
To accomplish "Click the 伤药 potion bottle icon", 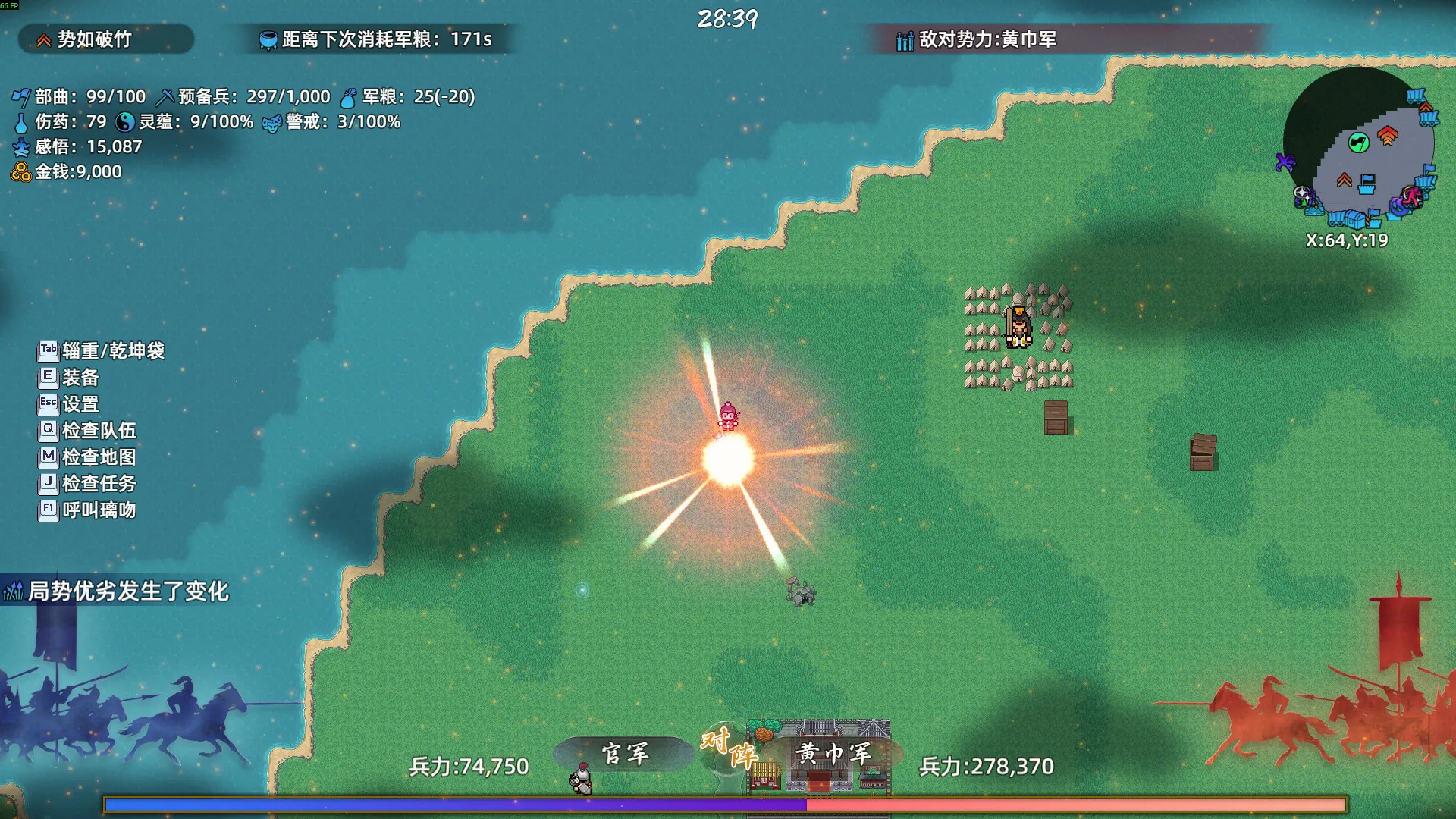I will click(23, 121).
